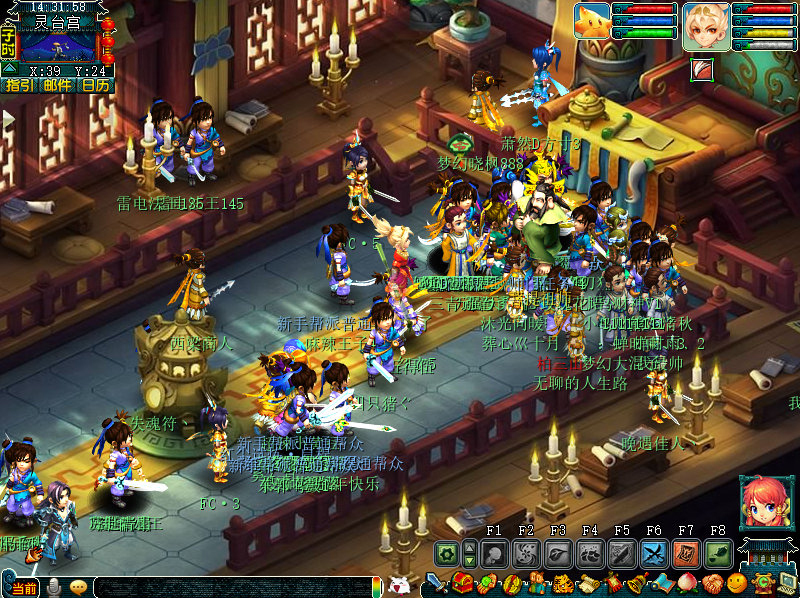Click the red buff icon under the portrait
The width and height of the screenshot is (800, 598).
(x=701, y=69)
